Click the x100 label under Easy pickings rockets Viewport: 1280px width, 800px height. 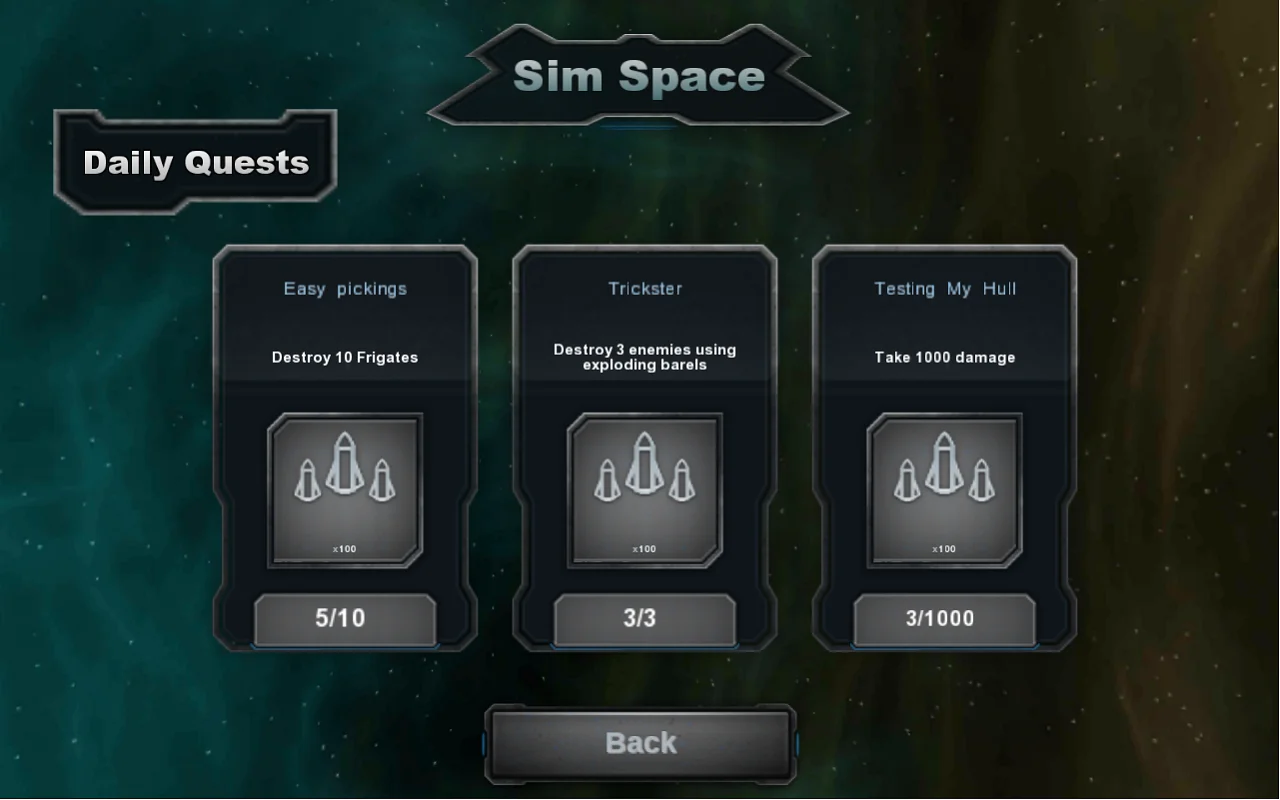pos(344,548)
